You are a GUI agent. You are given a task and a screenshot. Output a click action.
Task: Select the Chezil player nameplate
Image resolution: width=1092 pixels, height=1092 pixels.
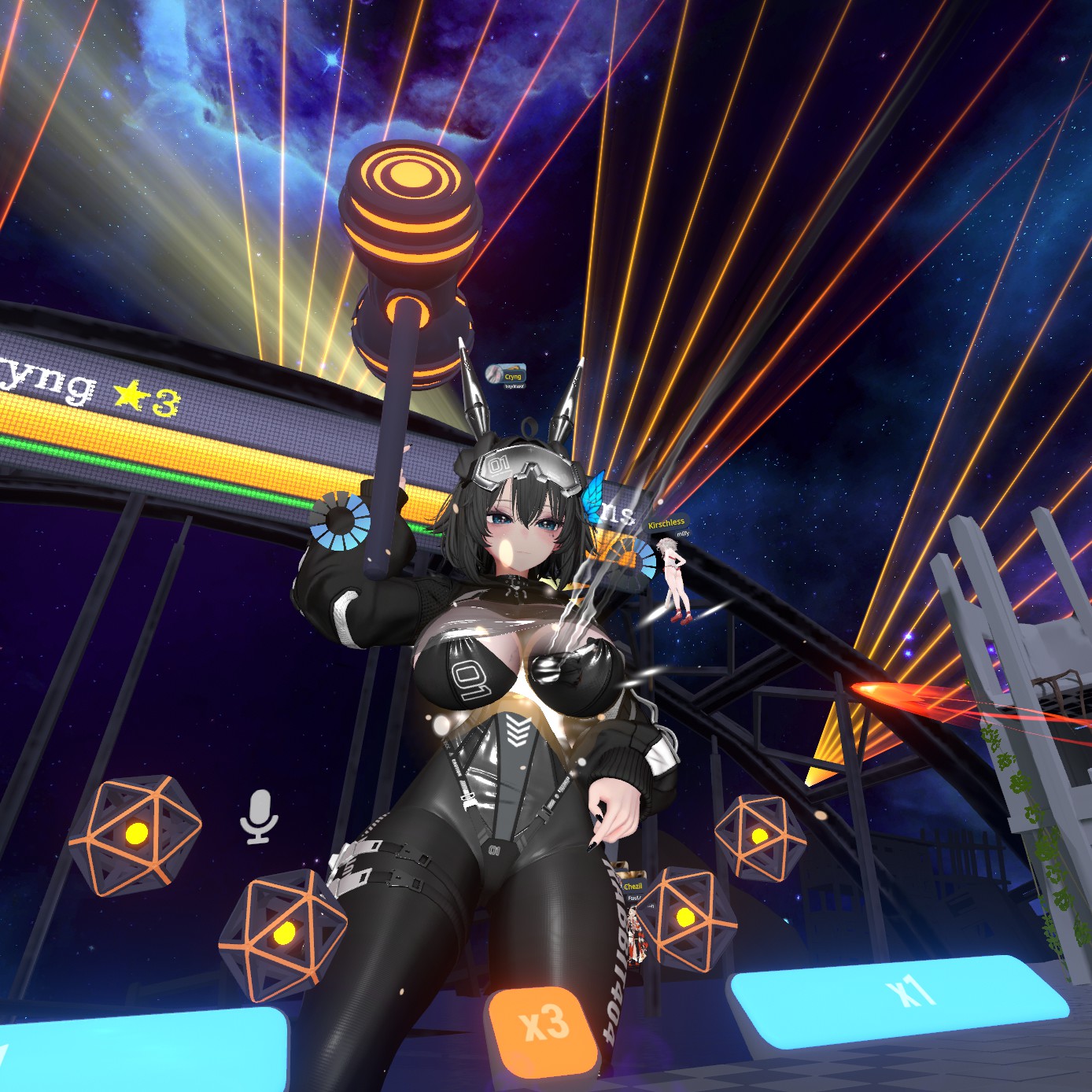tap(633, 887)
